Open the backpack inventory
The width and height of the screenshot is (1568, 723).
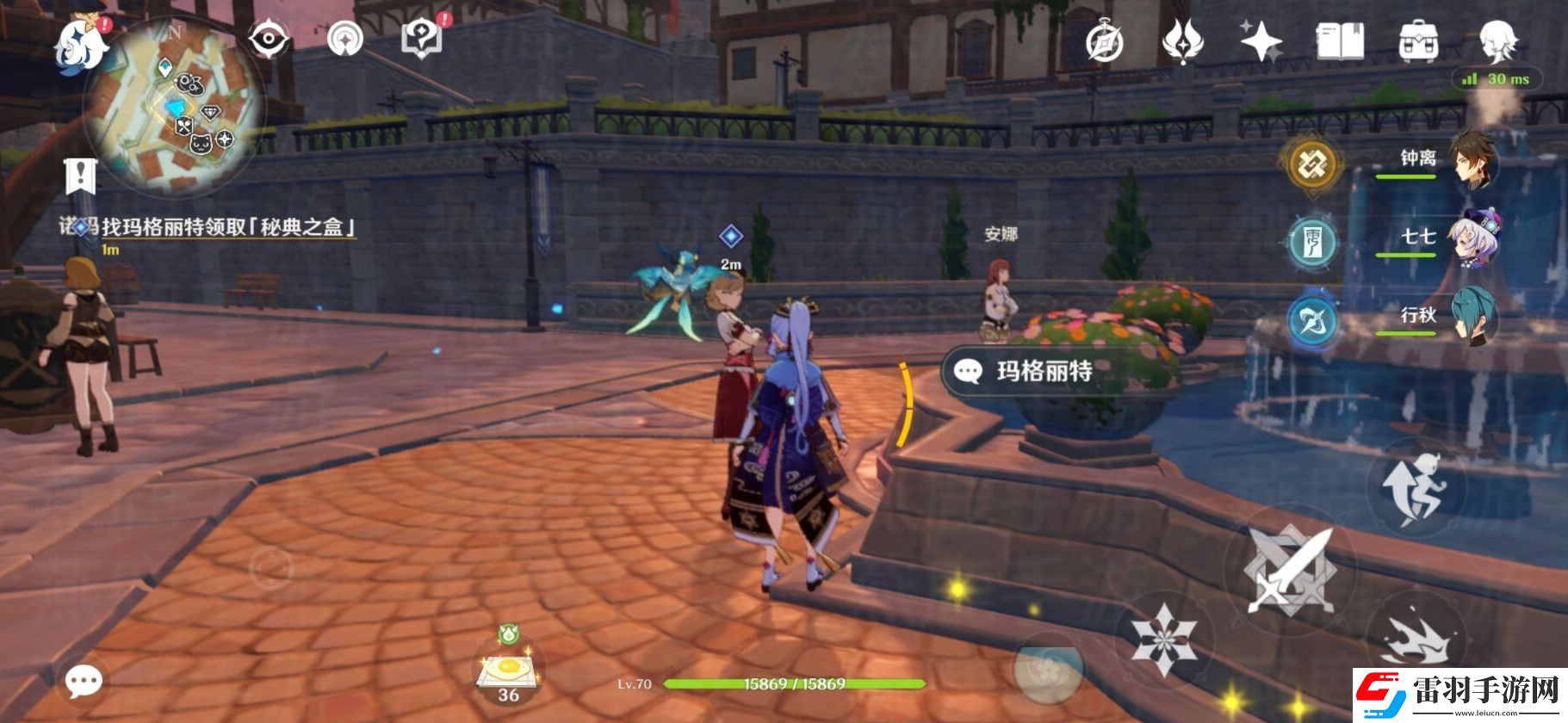(x=1418, y=41)
